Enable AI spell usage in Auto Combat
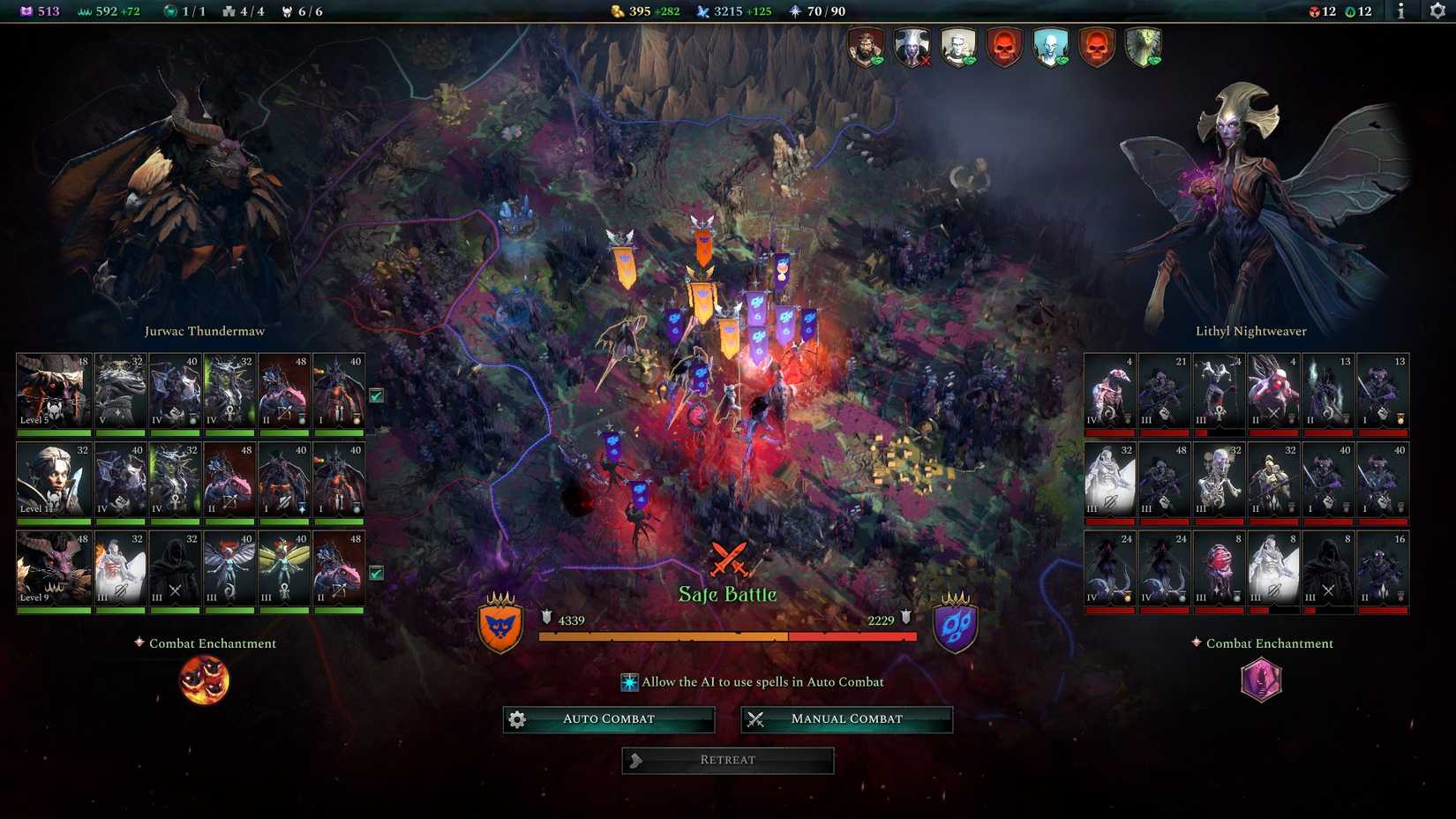This screenshot has height=819, width=1456. coord(630,681)
